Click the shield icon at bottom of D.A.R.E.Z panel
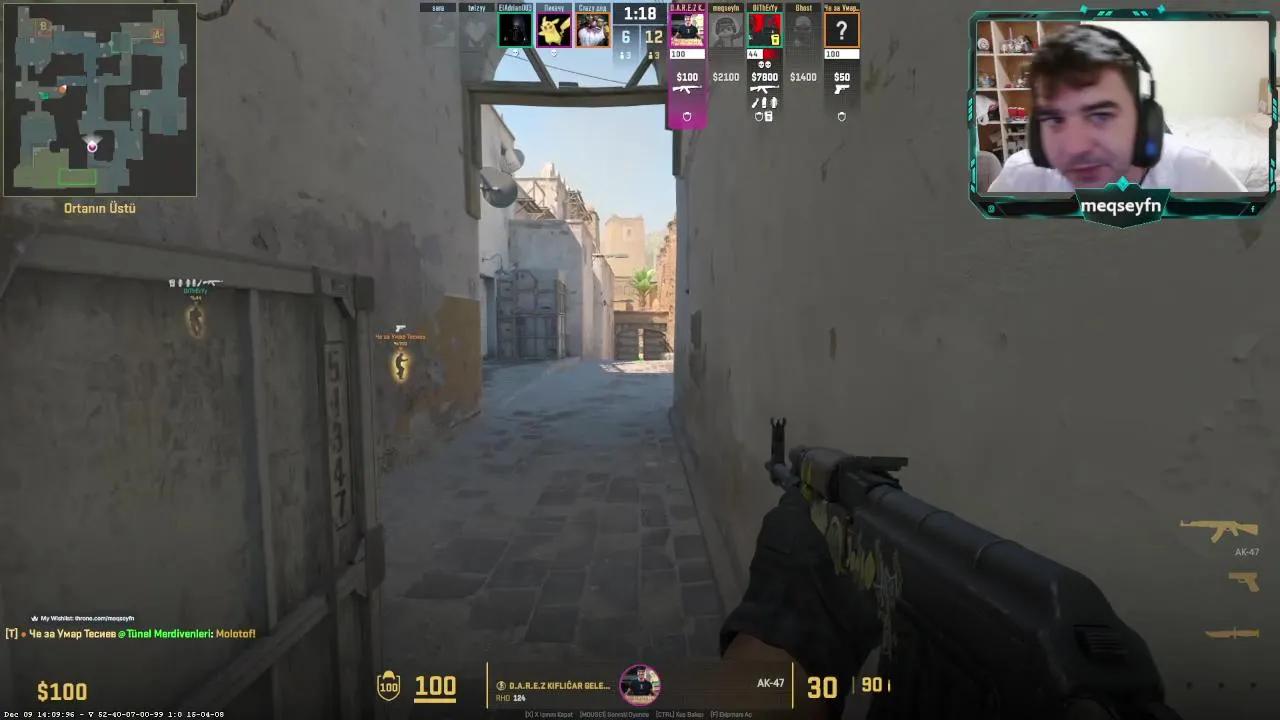 click(x=687, y=117)
